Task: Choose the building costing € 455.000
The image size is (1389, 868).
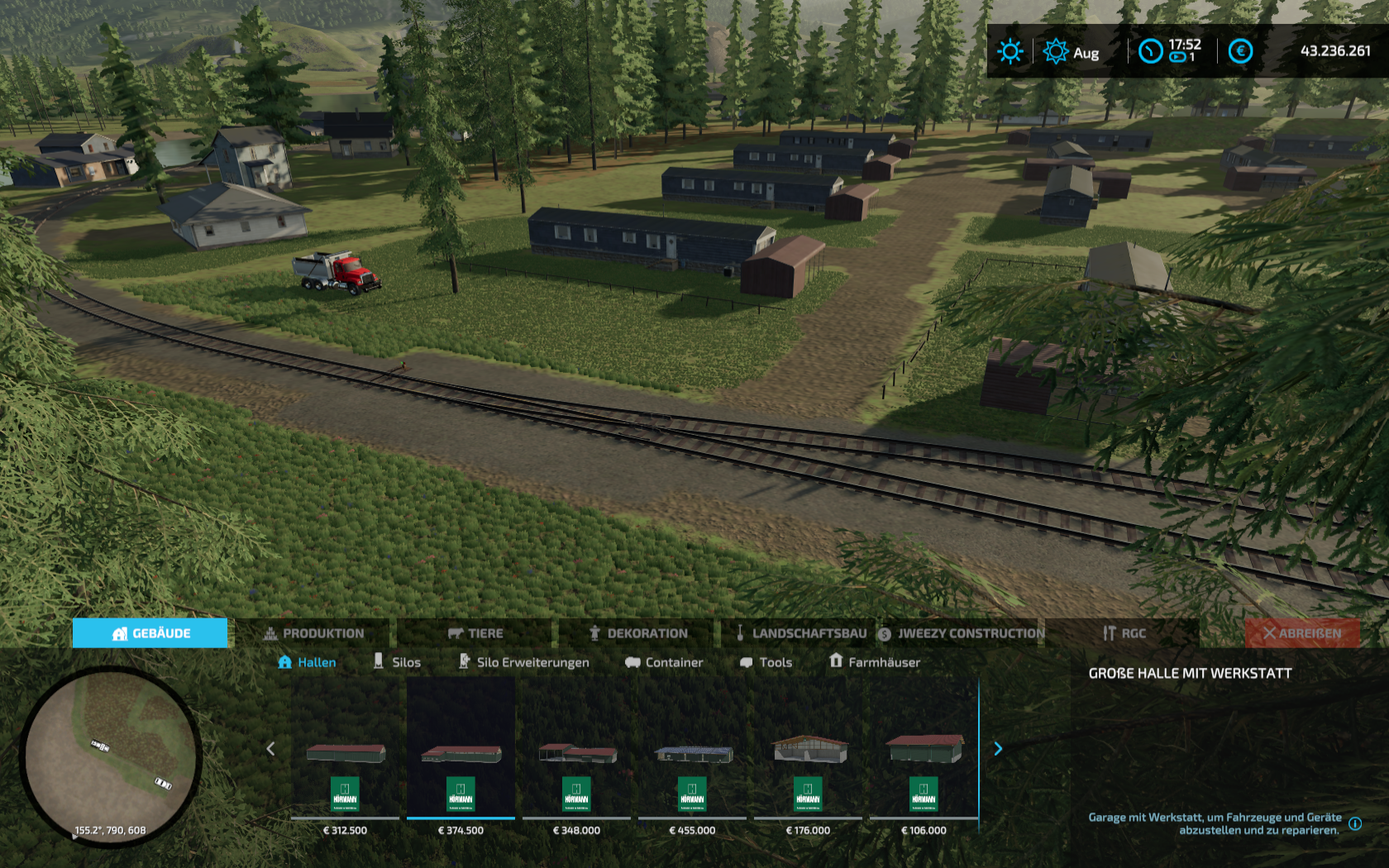Action: (692, 756)
